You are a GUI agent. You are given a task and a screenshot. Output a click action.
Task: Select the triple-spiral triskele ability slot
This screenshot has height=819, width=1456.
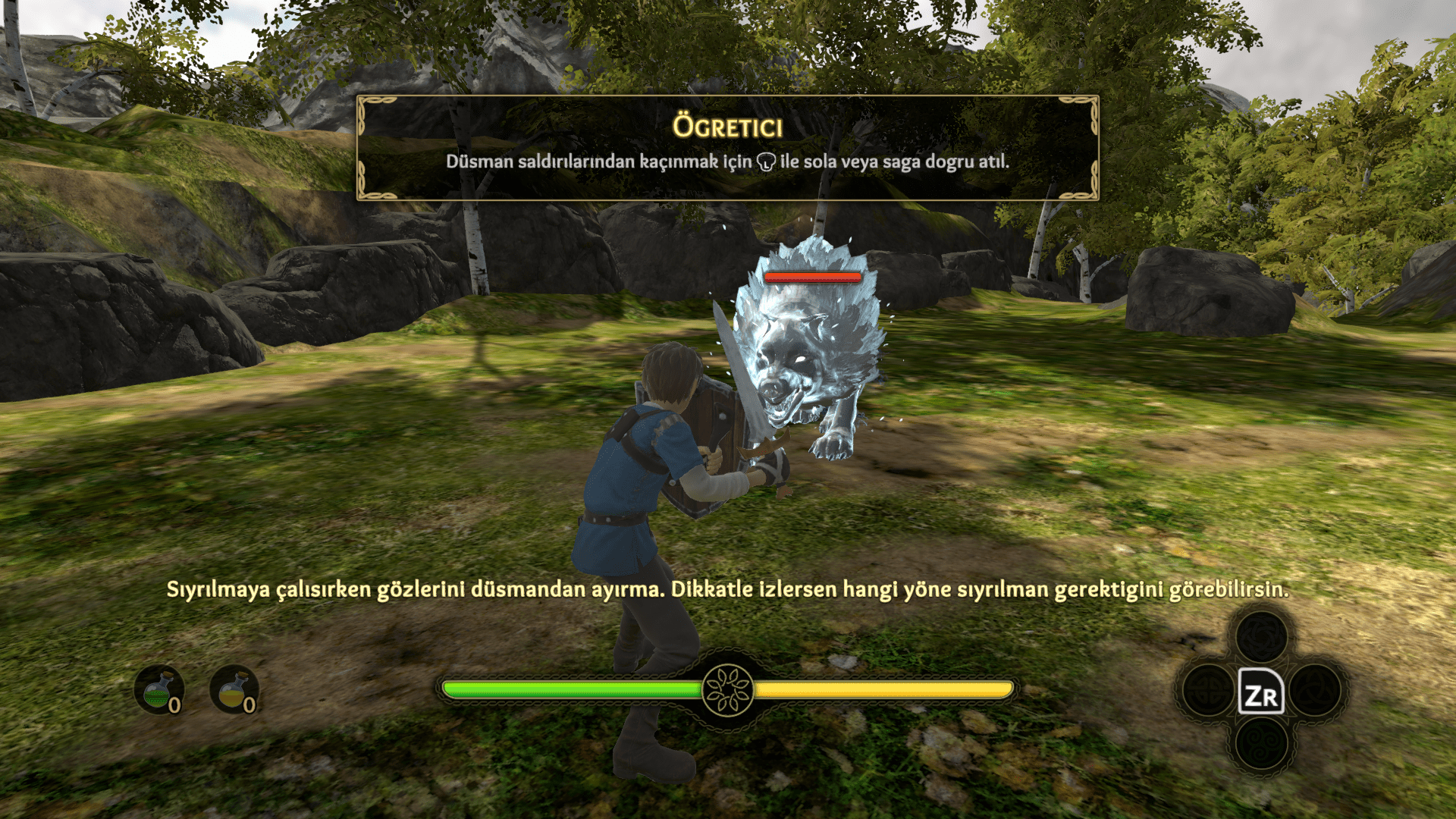[x=1262, y=742]
